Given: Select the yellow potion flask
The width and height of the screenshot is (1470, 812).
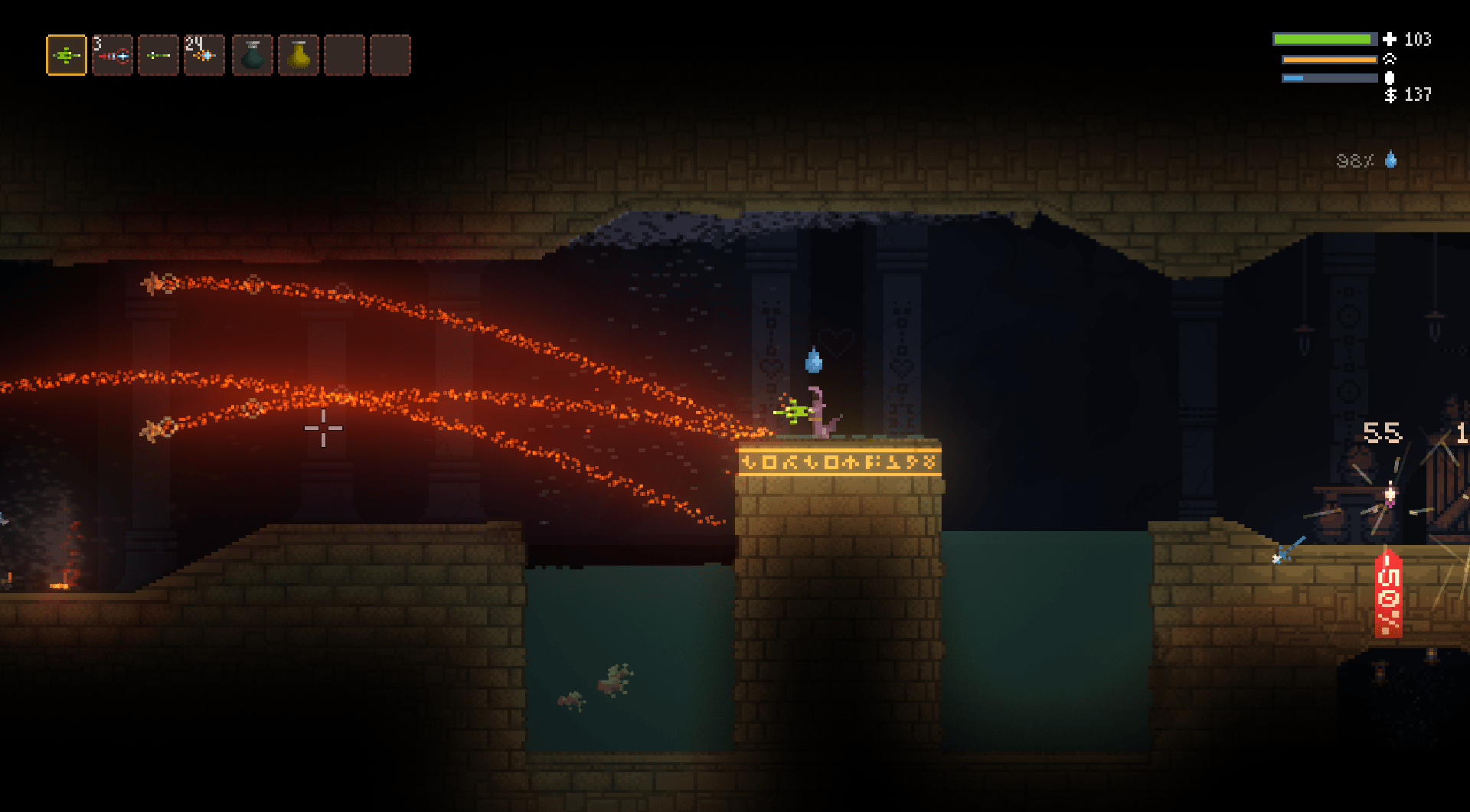Looking at the screenshot, I should pyautogui.click(x=299, y=55).
